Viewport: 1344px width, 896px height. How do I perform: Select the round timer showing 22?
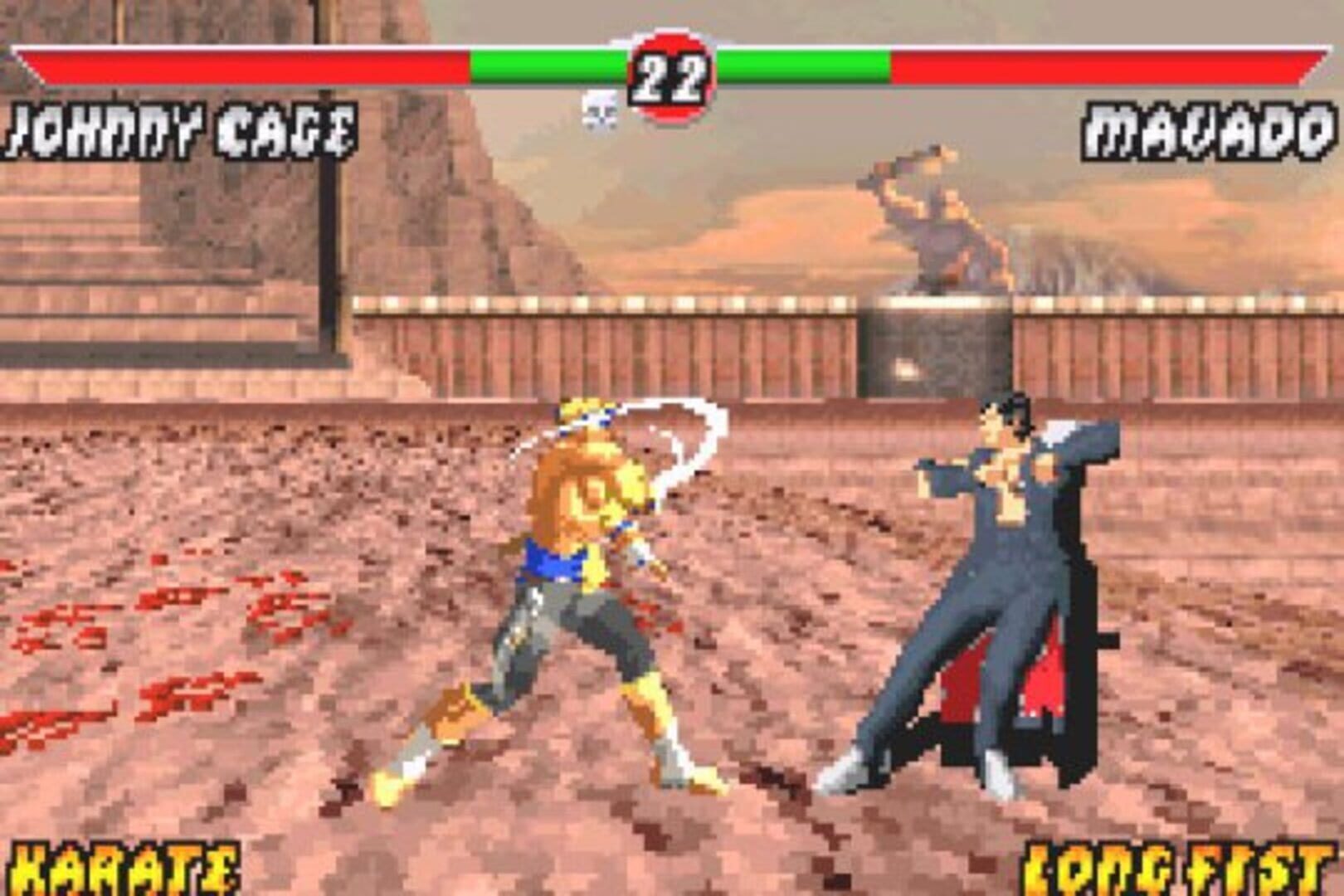[x=670, y=76]
